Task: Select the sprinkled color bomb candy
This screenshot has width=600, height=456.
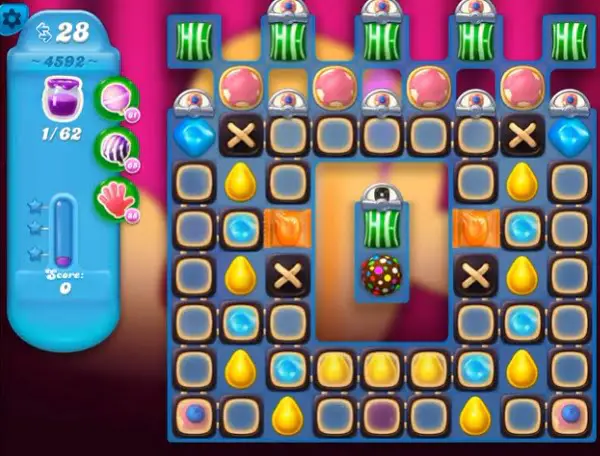Action: (x=380, y=274)
